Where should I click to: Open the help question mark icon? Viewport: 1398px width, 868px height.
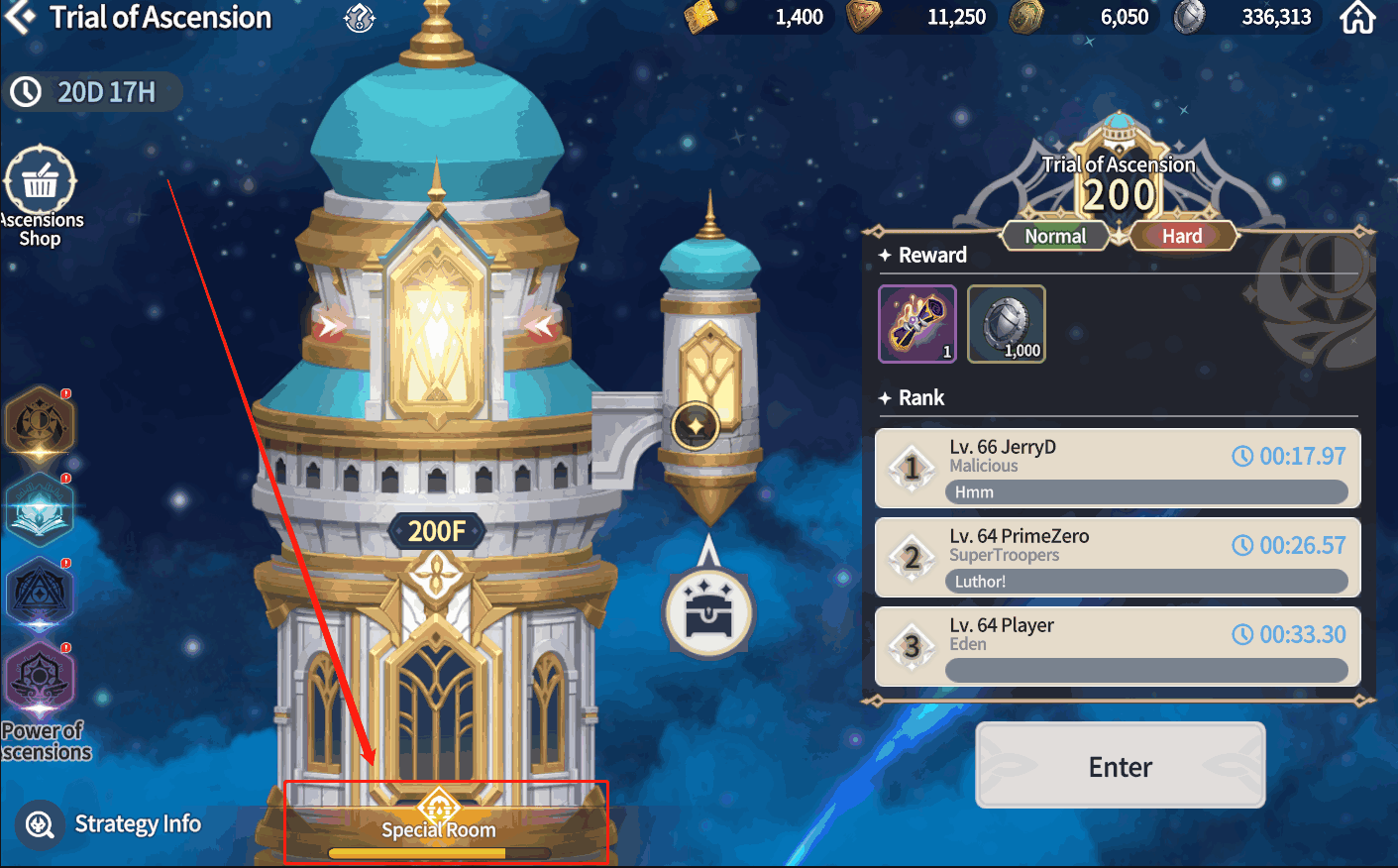pos(360,17)
